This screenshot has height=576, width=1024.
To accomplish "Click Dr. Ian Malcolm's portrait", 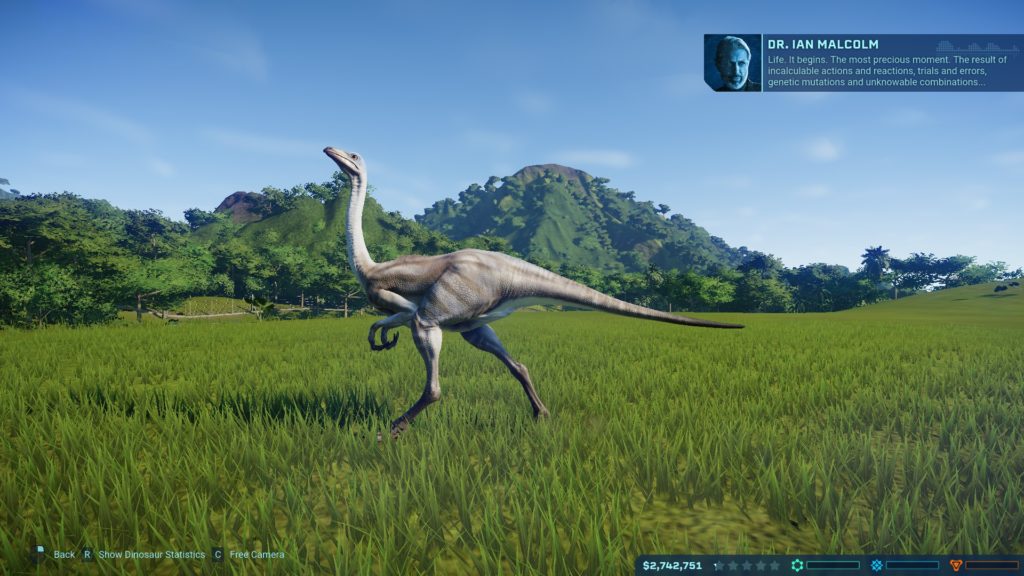I will [733, 63].
